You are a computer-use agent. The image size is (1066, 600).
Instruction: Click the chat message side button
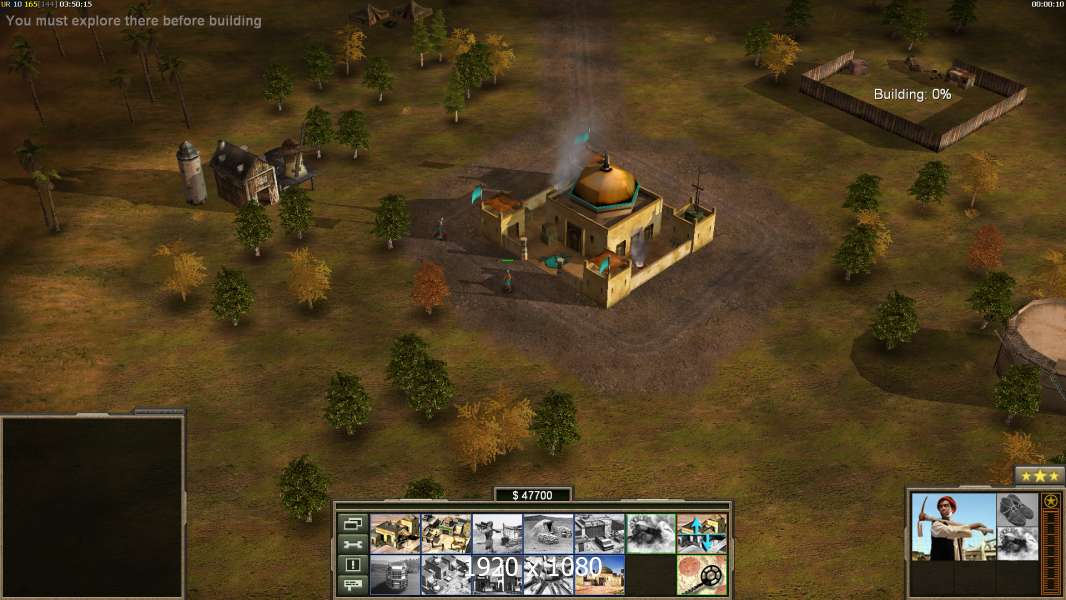click(x=352, y=585)
